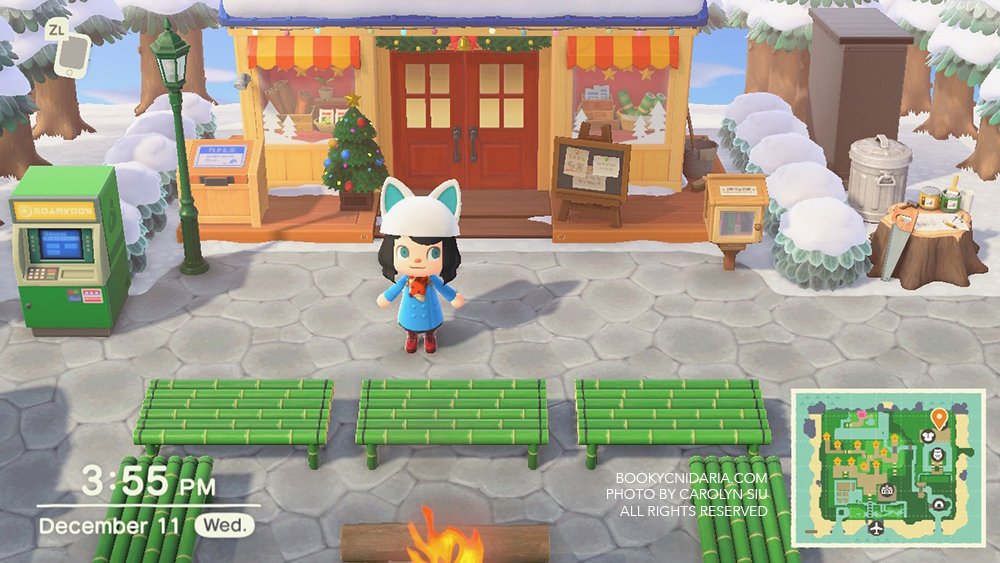The image size is (1000, 563).
Task: Click the airport plane marker on the minimap
Action: (x=877, y=526)
